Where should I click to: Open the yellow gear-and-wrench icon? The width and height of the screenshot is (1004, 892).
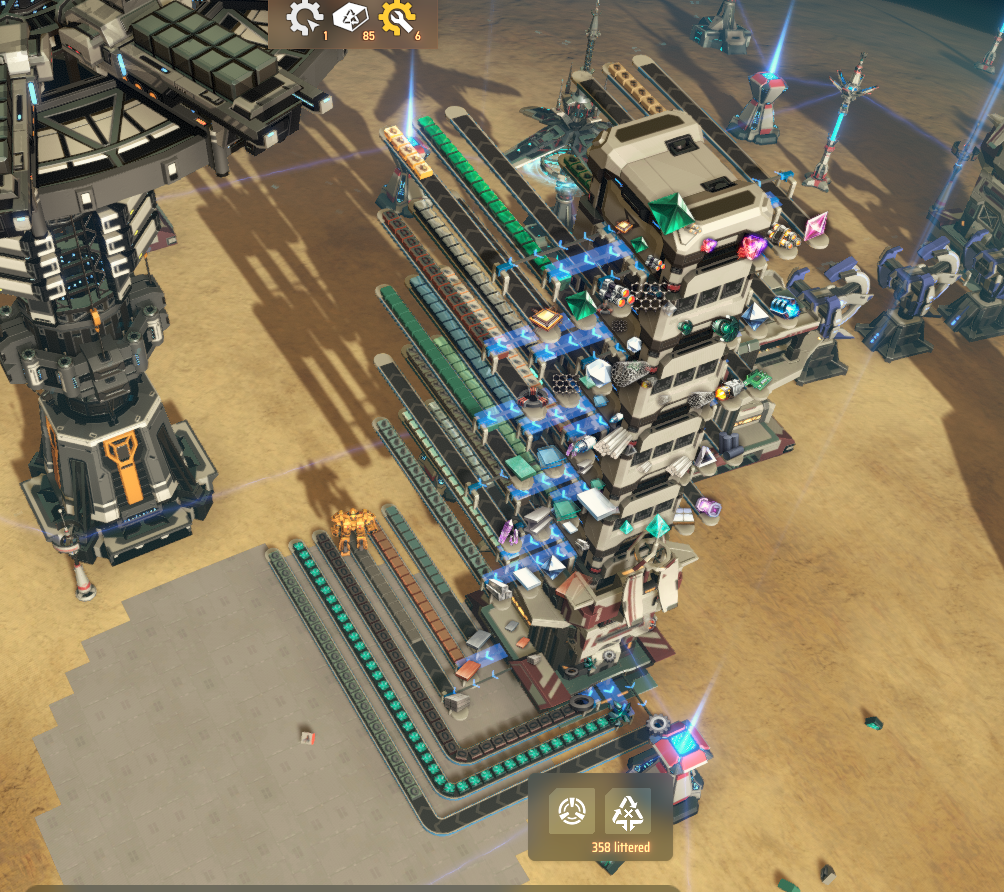397,18
